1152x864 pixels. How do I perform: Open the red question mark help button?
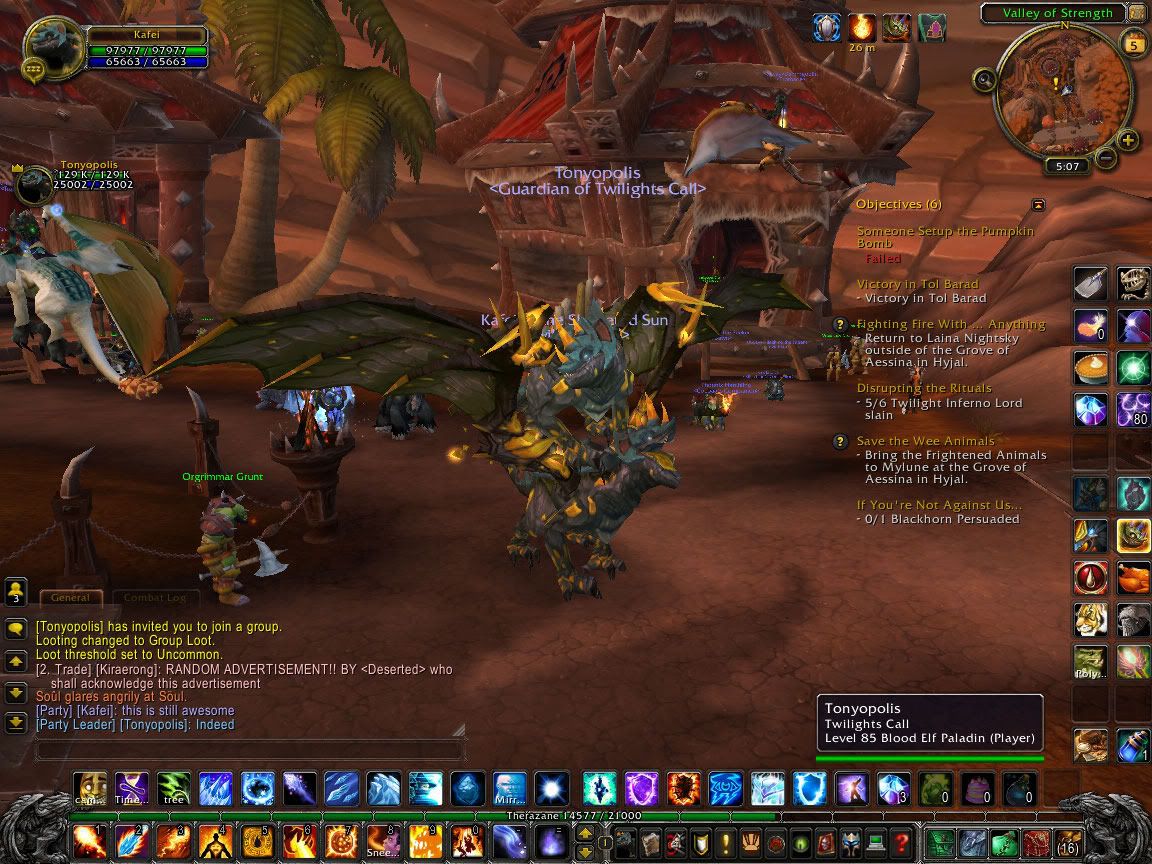tap(902, 842)
